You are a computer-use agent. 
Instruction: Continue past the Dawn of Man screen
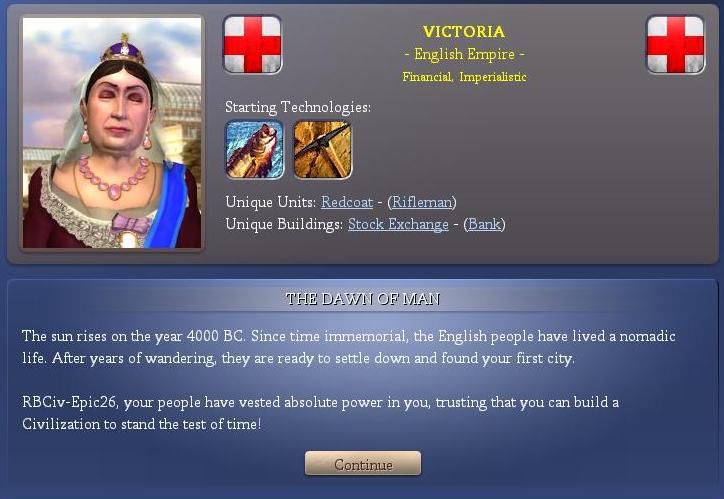[x=363, y=464]
